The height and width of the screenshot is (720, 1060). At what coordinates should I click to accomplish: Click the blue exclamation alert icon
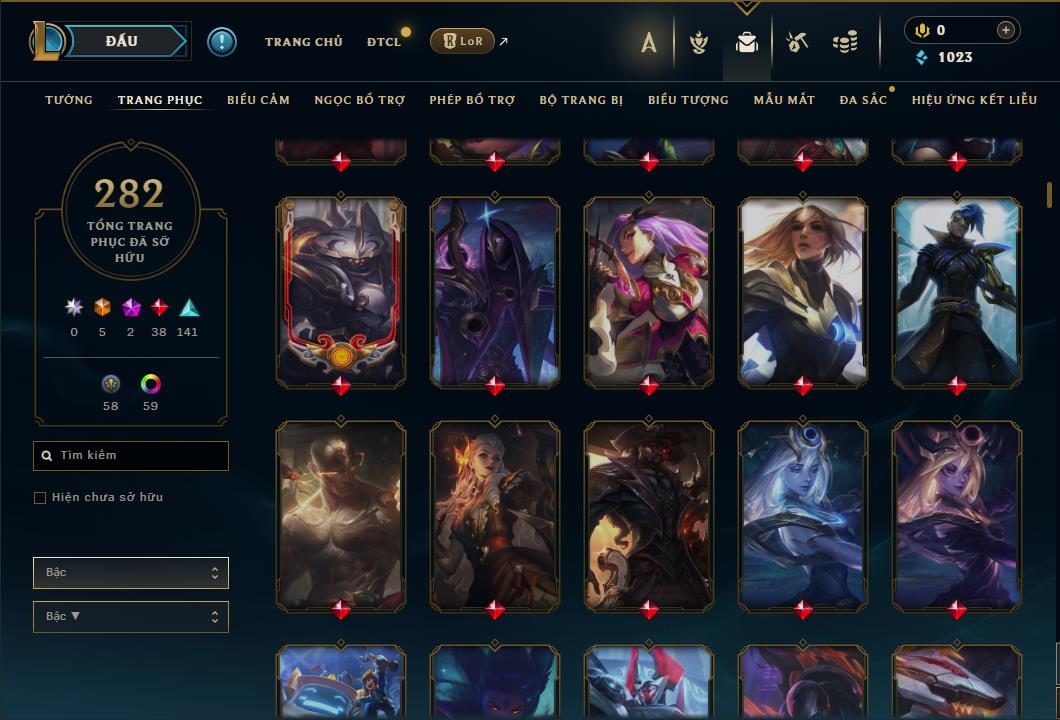pos(222,41)
